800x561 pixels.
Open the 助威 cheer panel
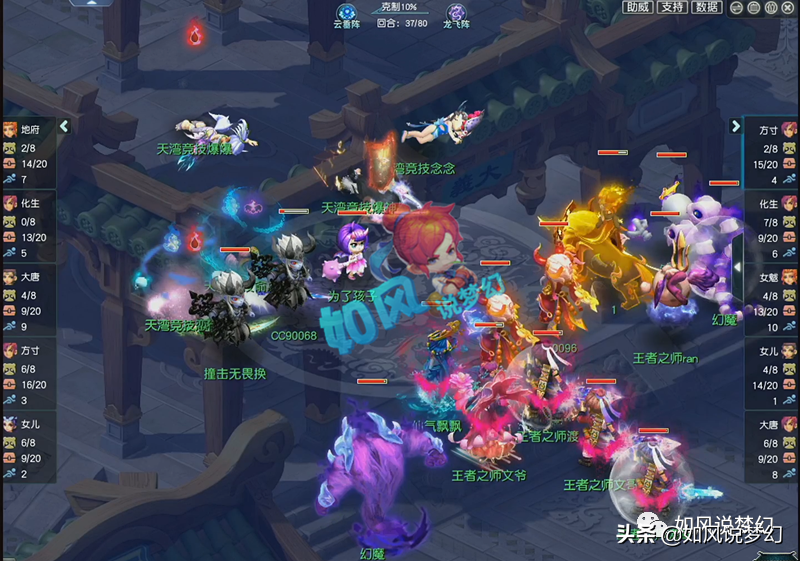(637, 7)
